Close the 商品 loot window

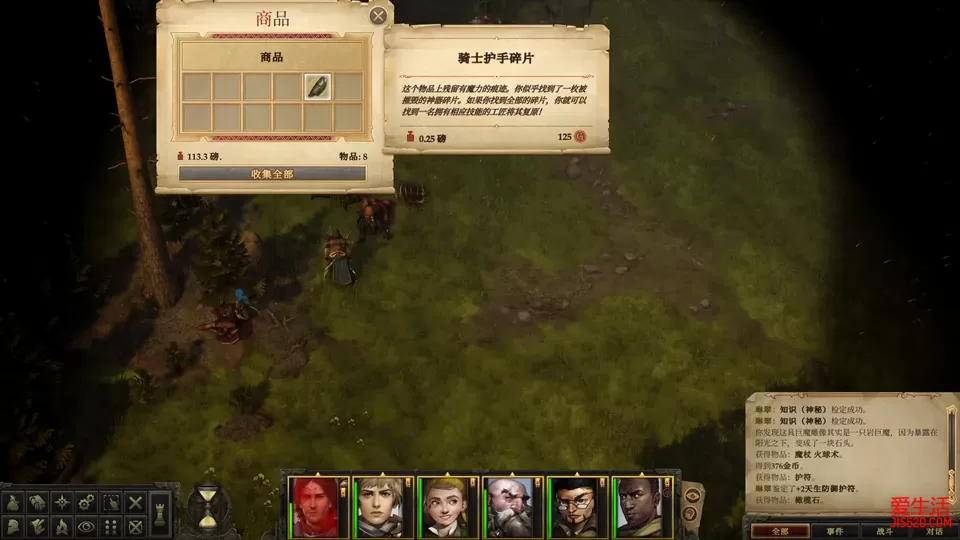[378, 16]
